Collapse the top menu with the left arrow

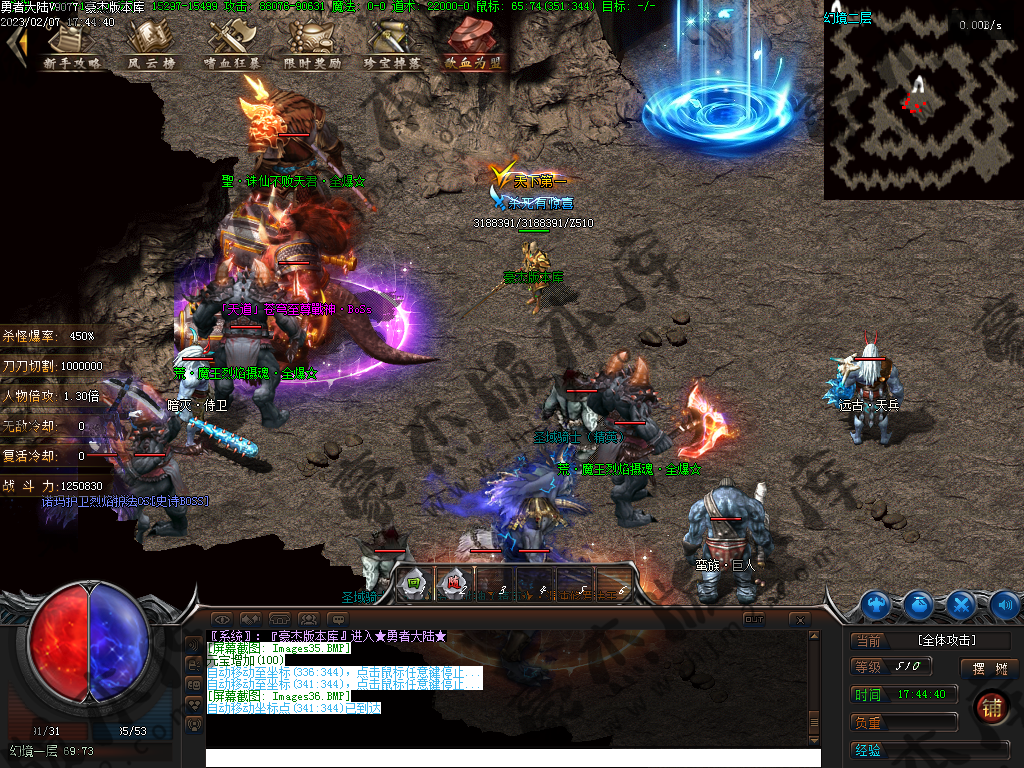[x=15, y=45]
